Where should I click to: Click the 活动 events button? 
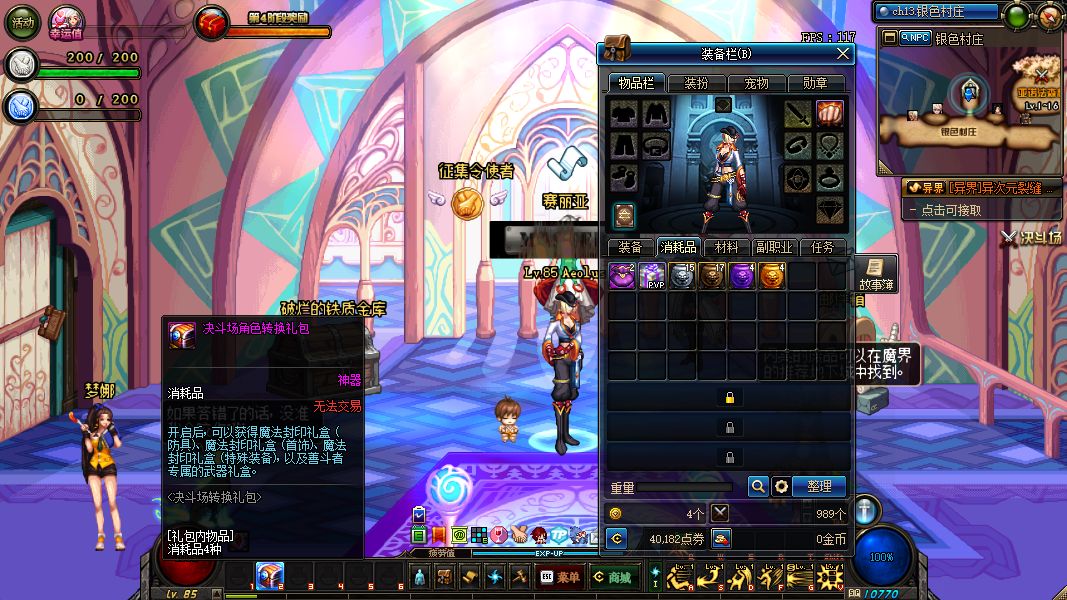pyautogui.click(x=23, y=21)
